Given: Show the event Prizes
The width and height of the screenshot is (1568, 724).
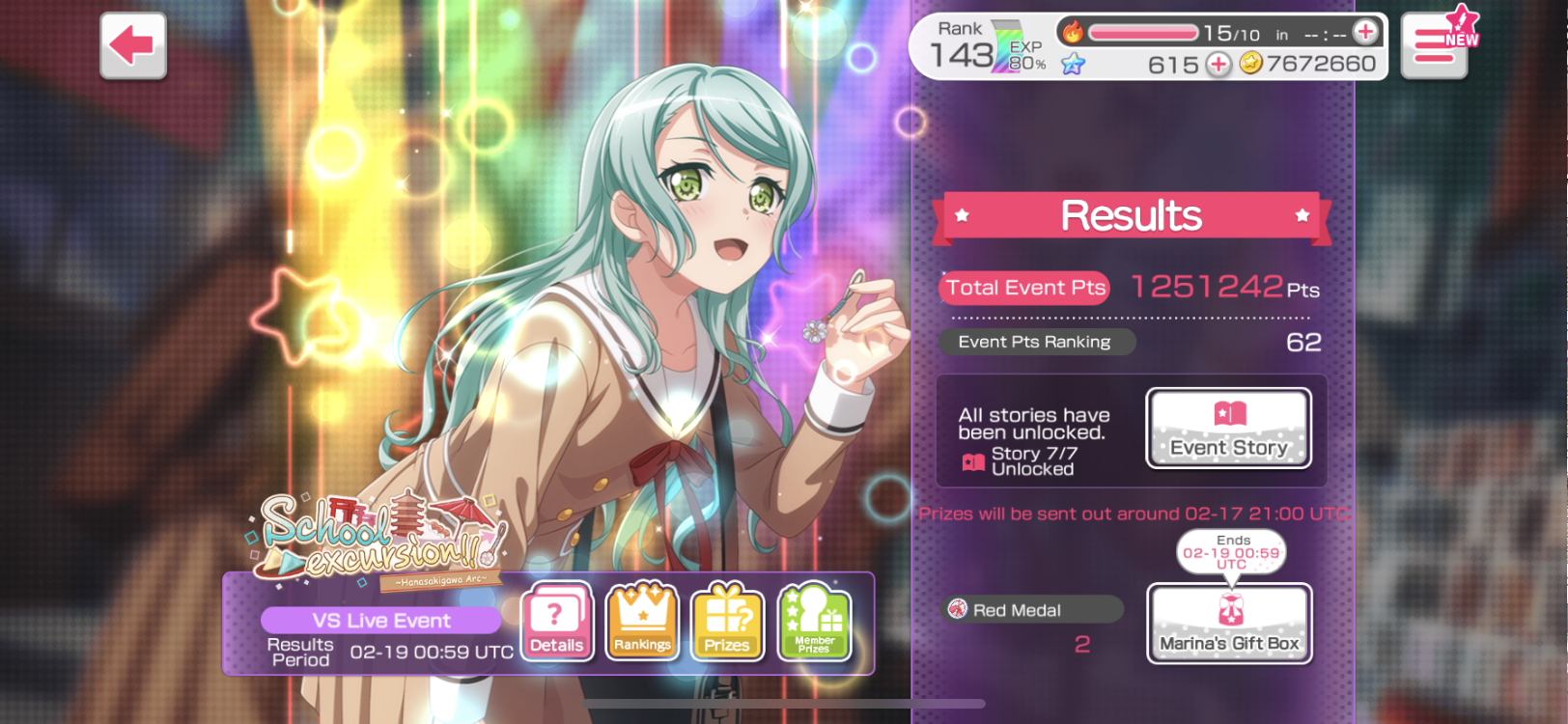Looking at the screenshot, I should click(x=727, y=623).
